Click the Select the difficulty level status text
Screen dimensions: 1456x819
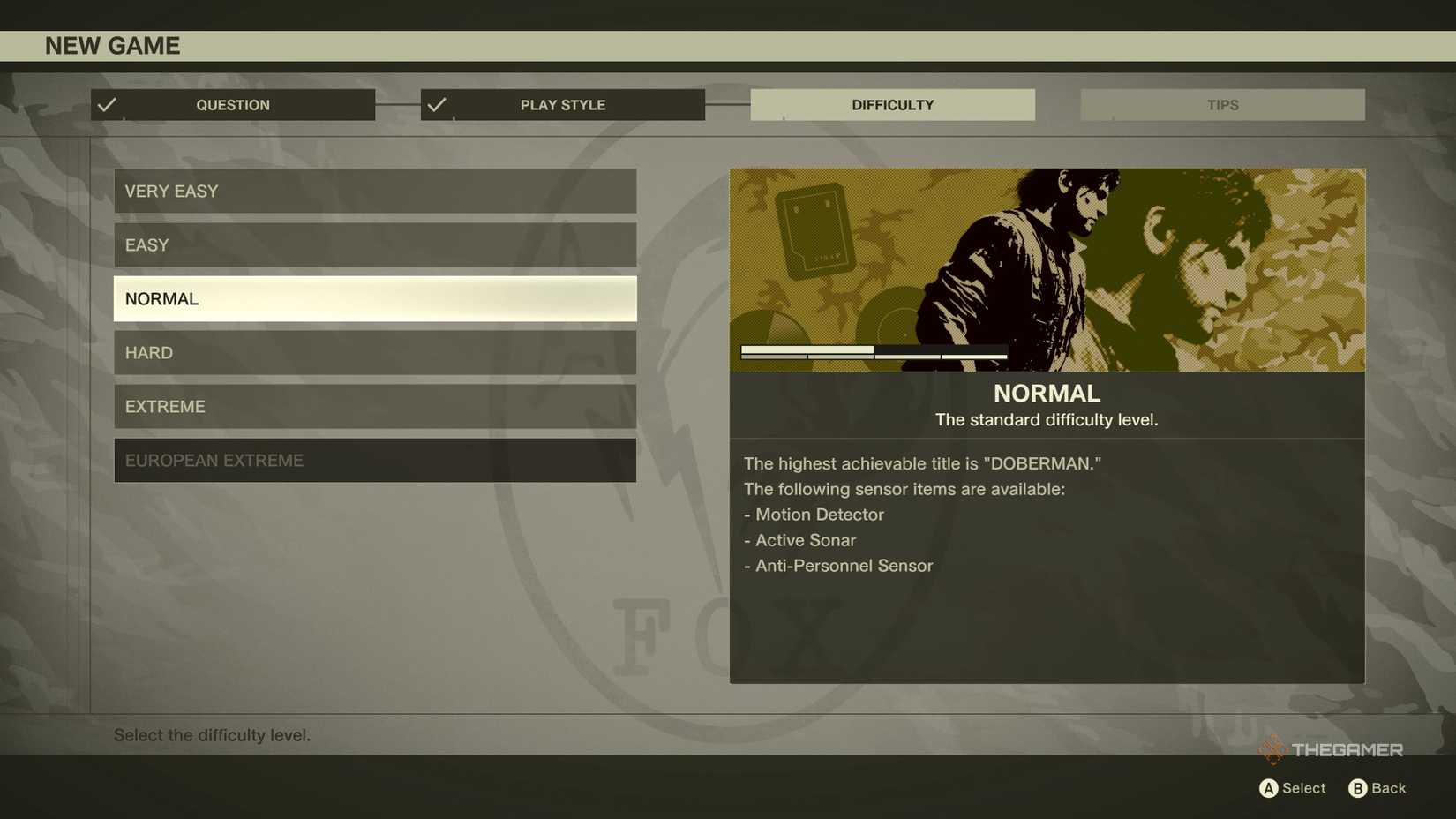pyautogui.click(x=213, y=734)
